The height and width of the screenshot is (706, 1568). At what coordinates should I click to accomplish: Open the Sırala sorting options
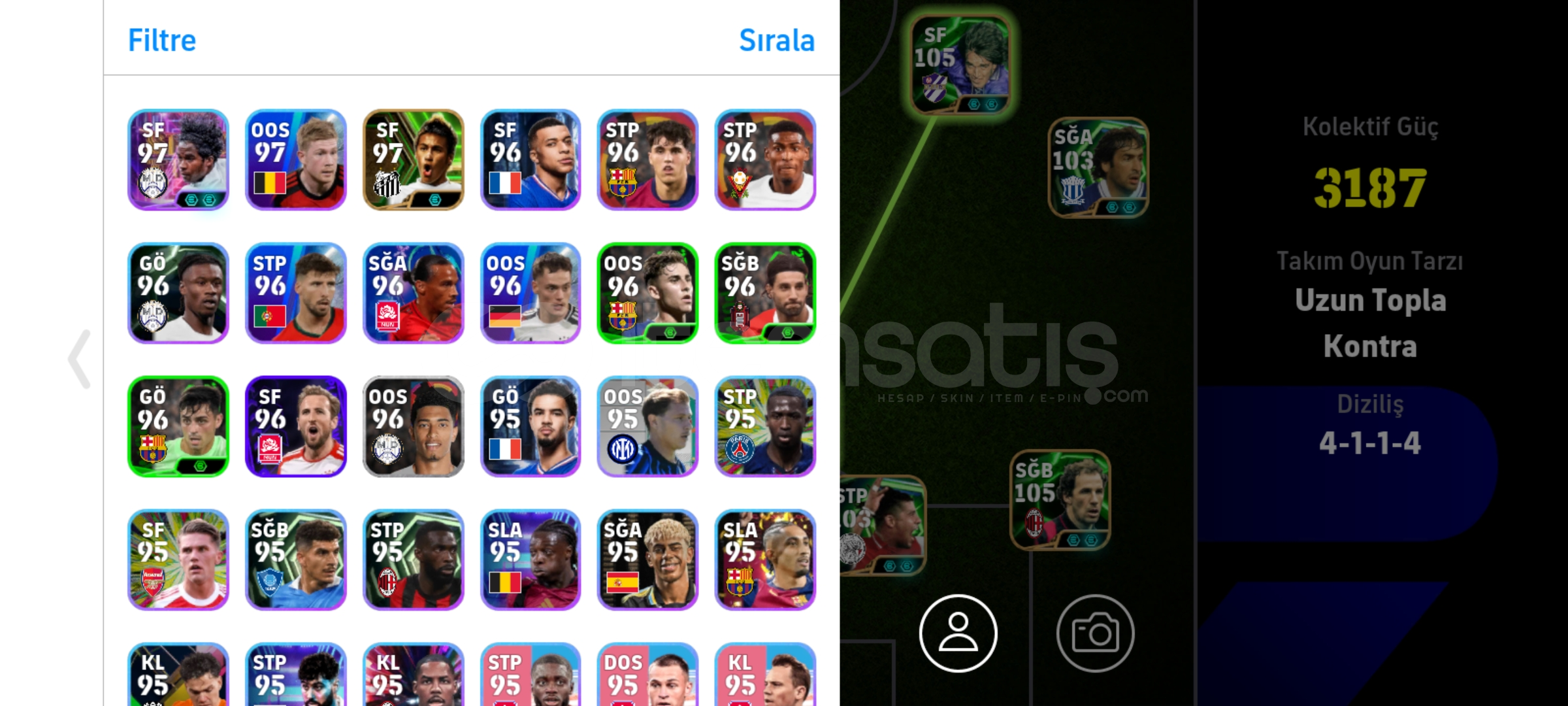777,40
